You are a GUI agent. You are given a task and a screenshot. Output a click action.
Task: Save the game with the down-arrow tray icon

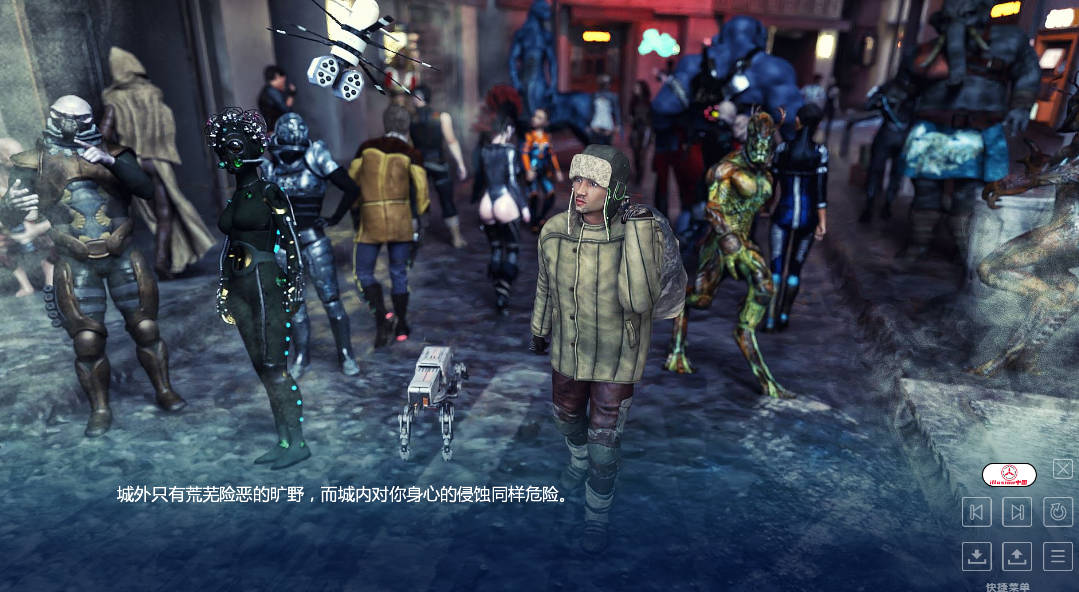pyautogui.click(x=977, y=556)
